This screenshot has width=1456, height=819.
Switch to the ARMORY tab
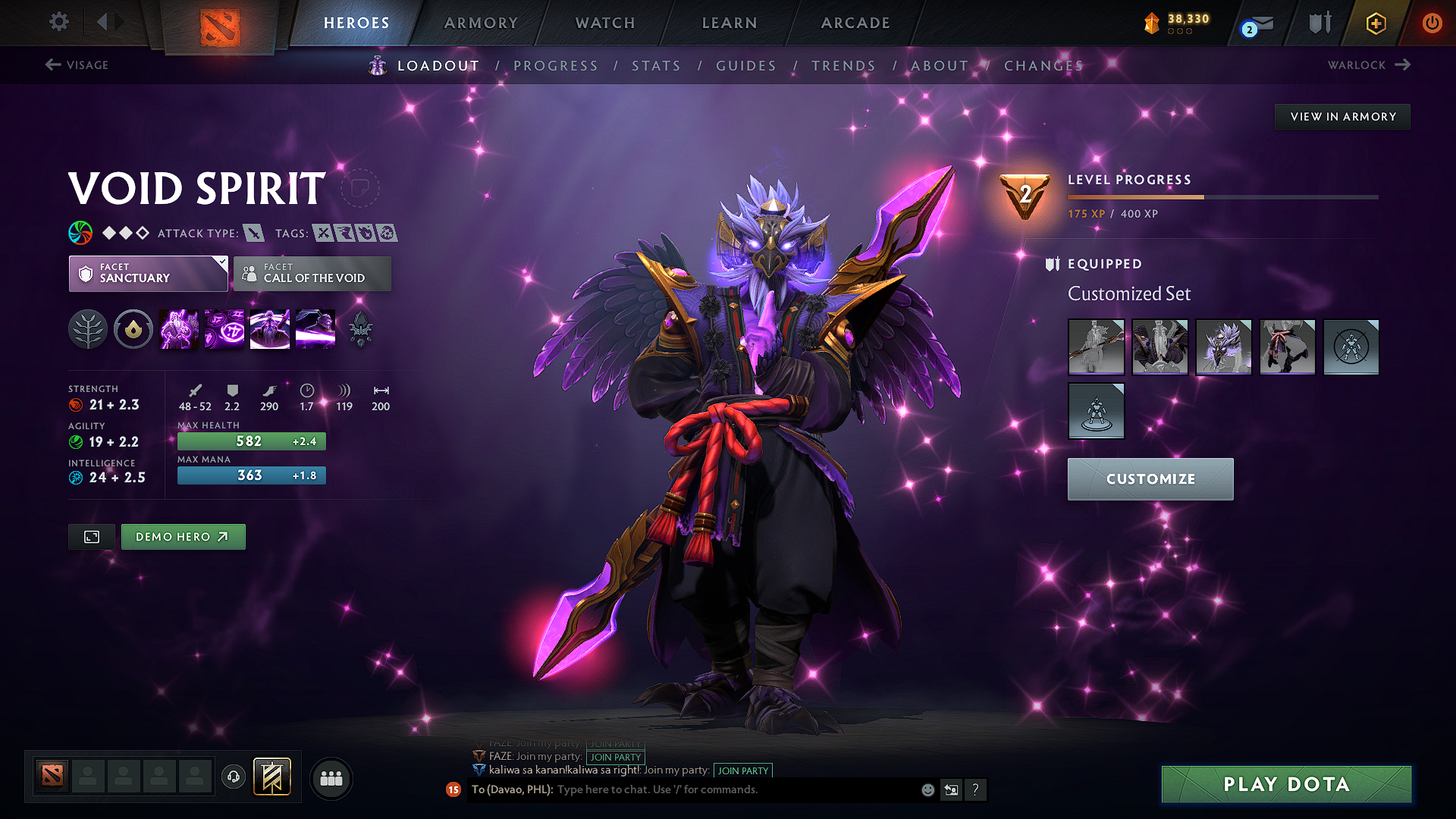point(482,23)
